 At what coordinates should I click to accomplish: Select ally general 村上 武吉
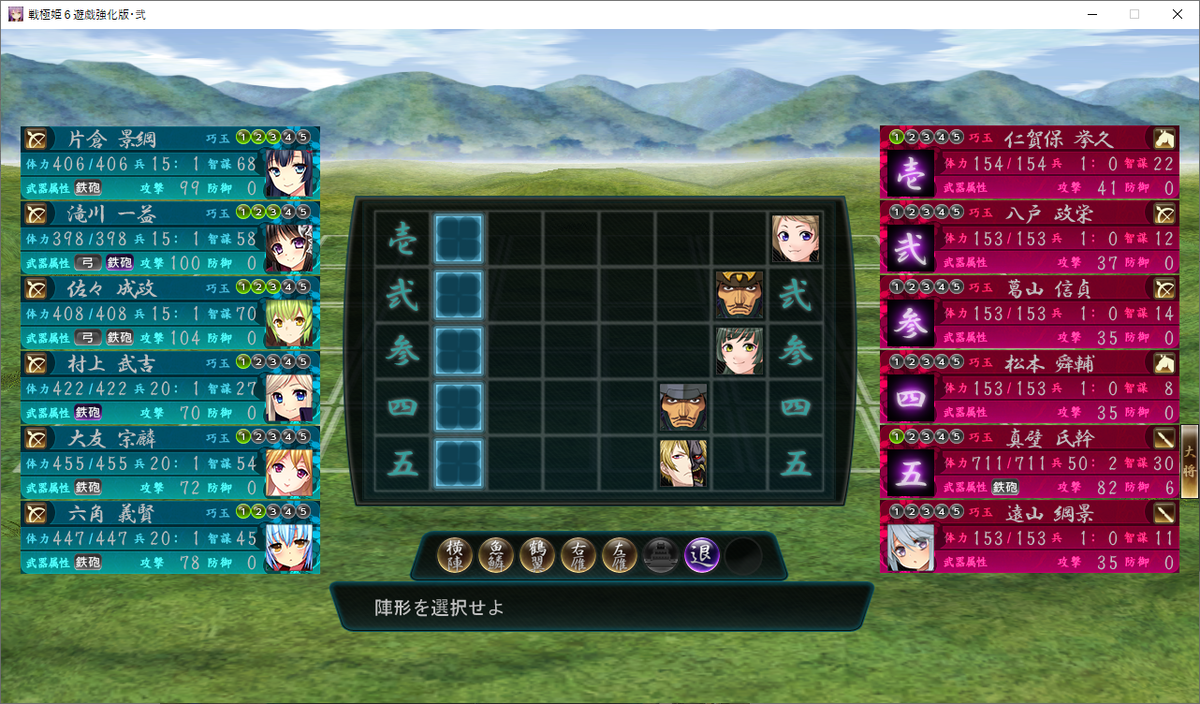pos(170,387)
